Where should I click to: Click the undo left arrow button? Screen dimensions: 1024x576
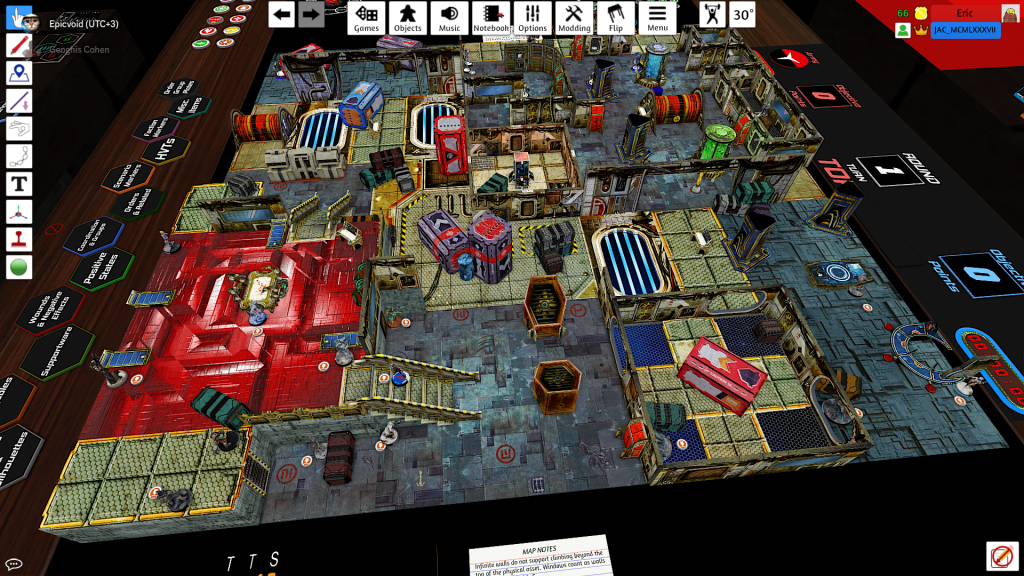pos(282,14)
